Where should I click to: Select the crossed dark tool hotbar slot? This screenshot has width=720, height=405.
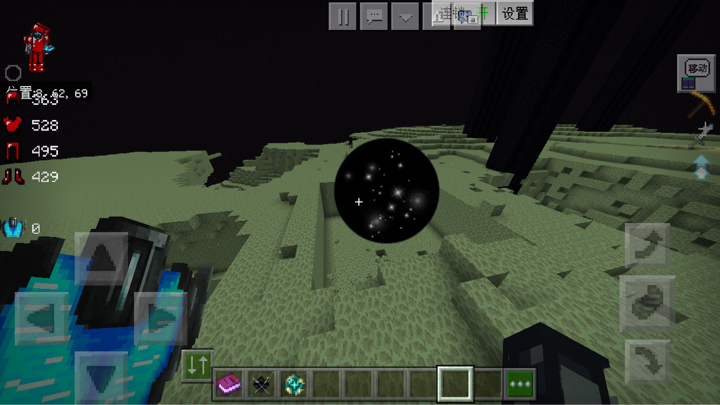(x=262, y=383)
